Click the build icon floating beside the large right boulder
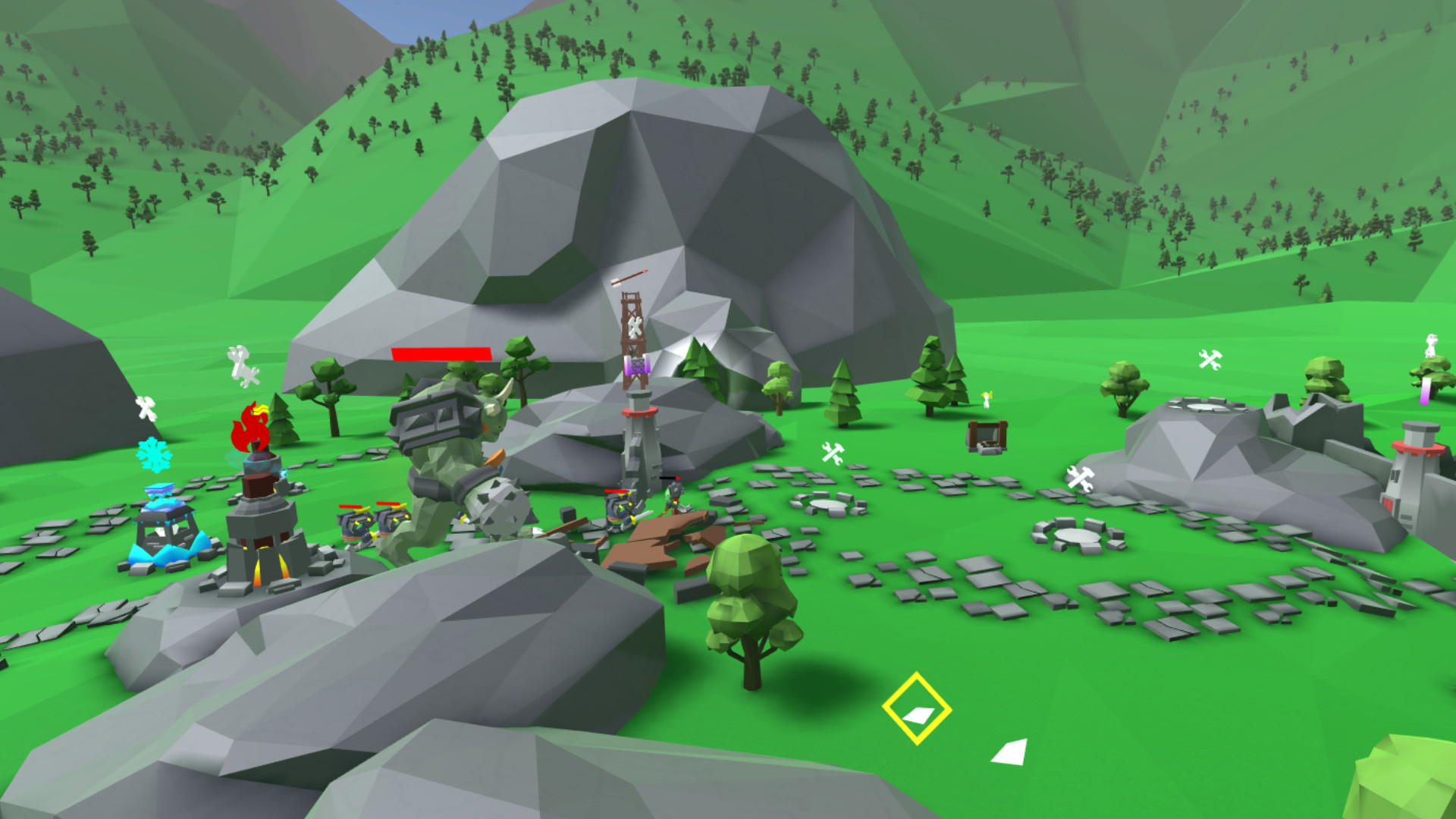Viewport: 1456px width, 819px height. coord(1078,476)
